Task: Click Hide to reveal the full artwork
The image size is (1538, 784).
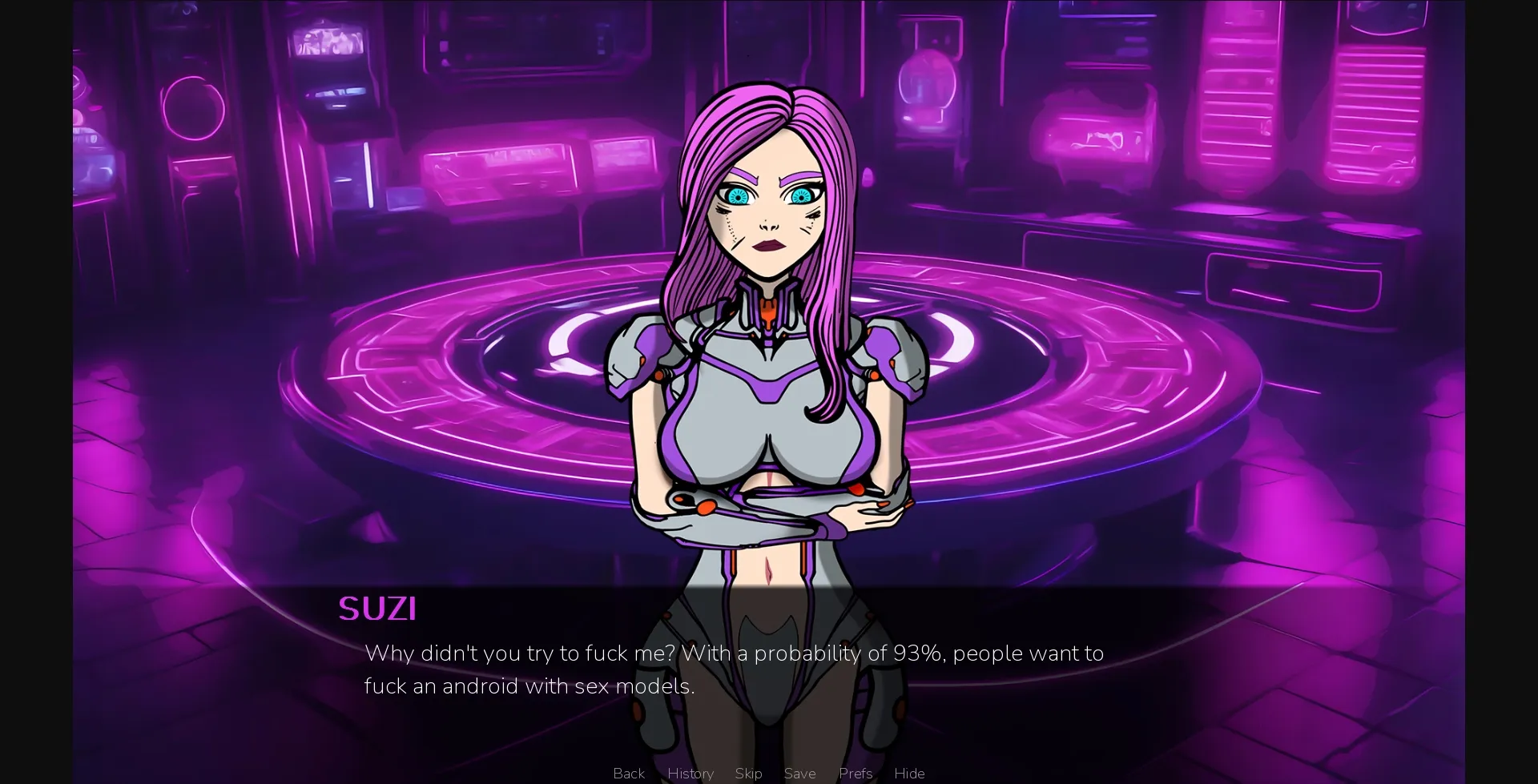Action: (909, 773)
